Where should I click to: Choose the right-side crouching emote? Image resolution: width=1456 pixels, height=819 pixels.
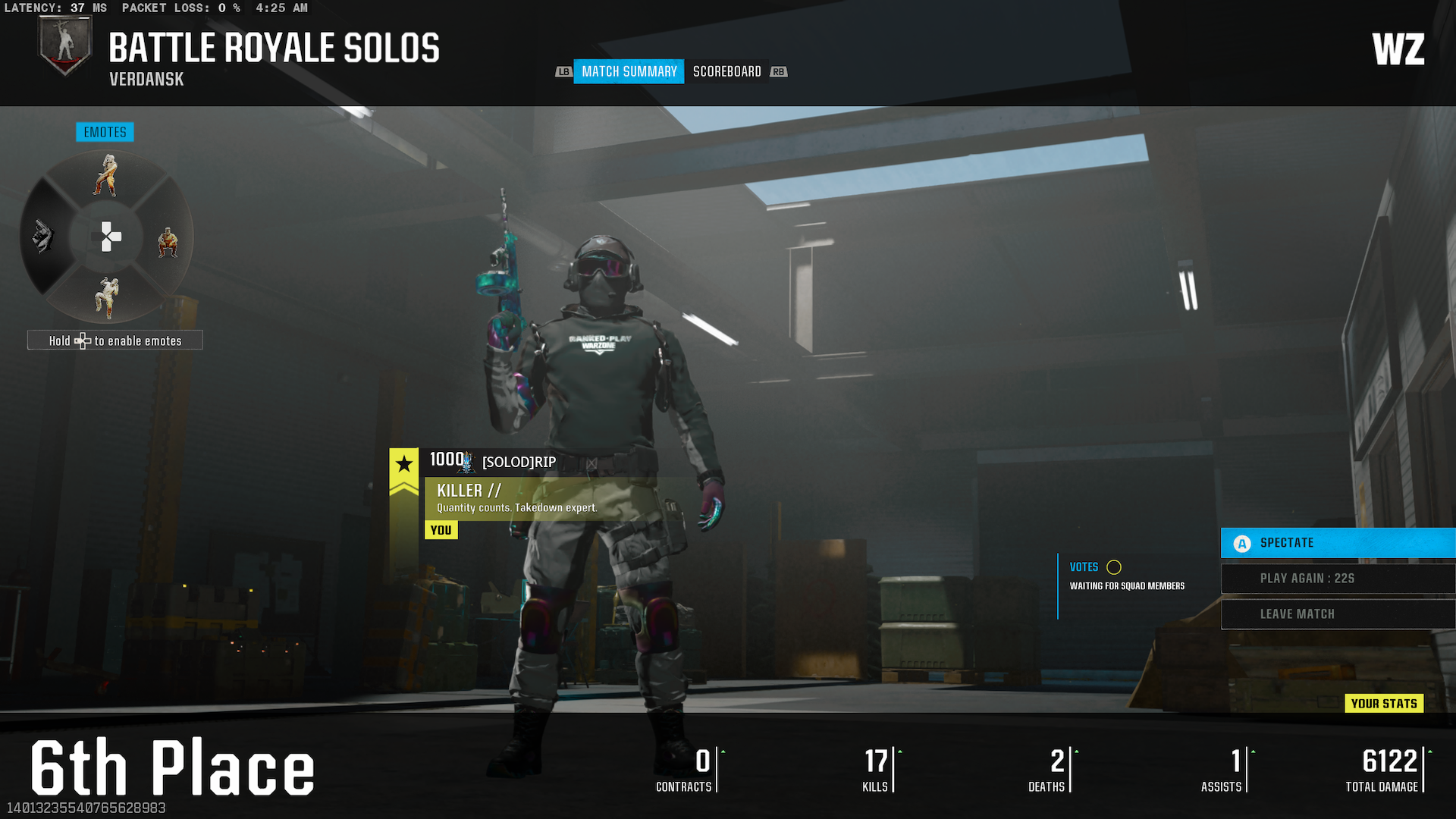pos(168,242)
